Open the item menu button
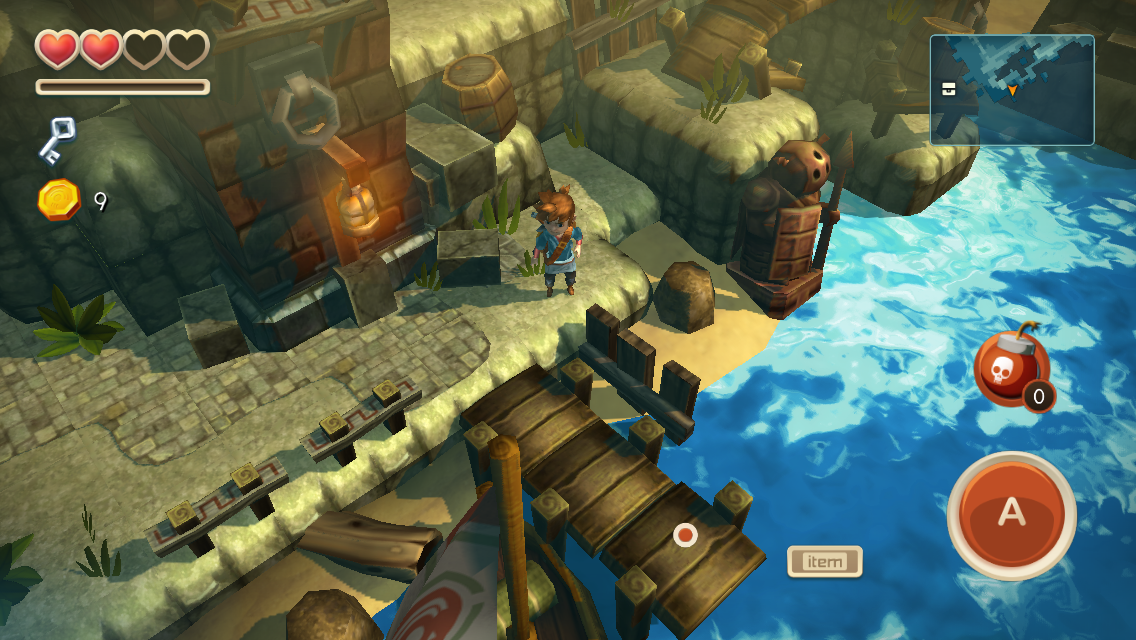The width and height of the screenshot is (1136, 640). click(824, 562)
